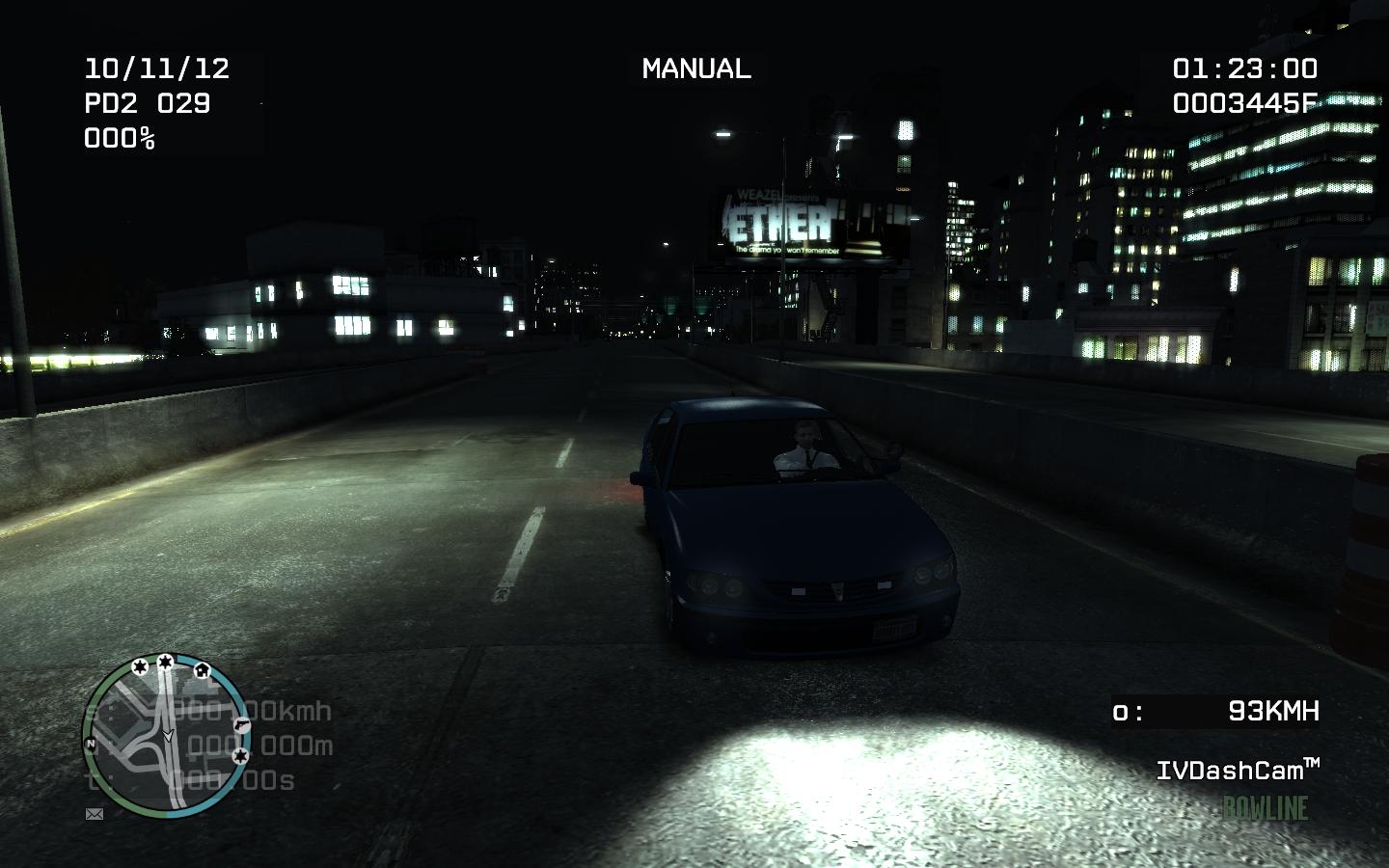Open the circular minimap radar
Screen dimensions: 1389x868
click(x=166, y=737)
